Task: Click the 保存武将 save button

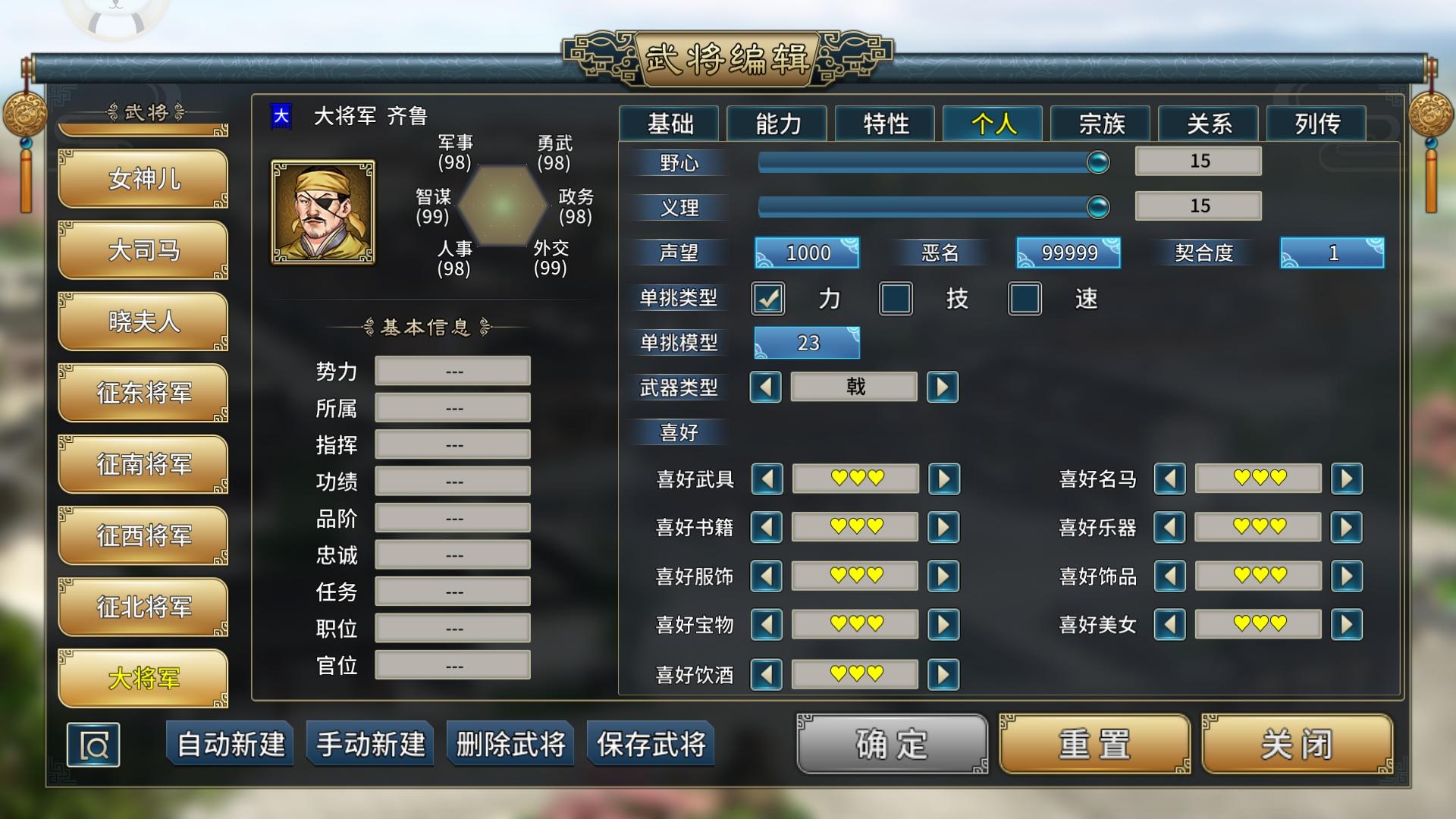Action: [651, 745]
